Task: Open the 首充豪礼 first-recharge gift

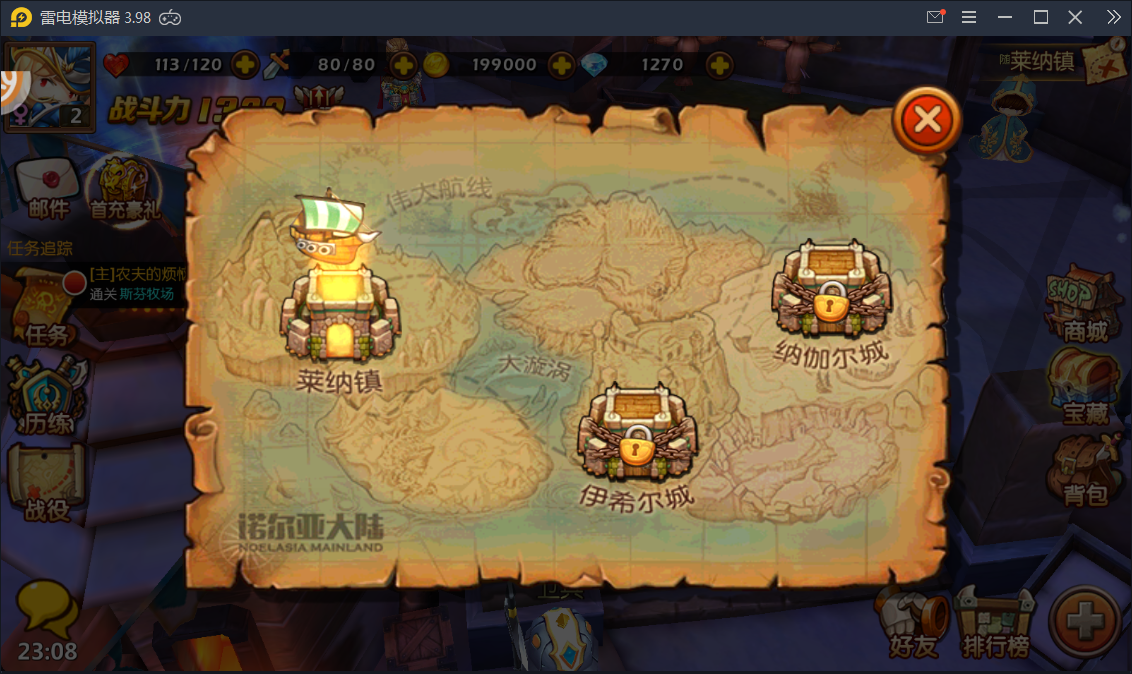Action: [x=124, y=188]
